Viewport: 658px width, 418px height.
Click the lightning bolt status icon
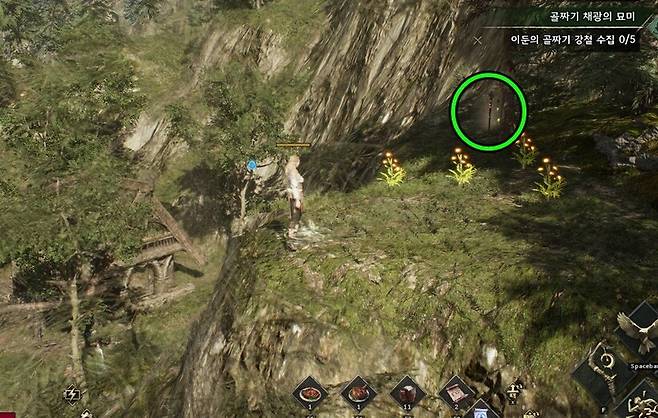(72, 393)
